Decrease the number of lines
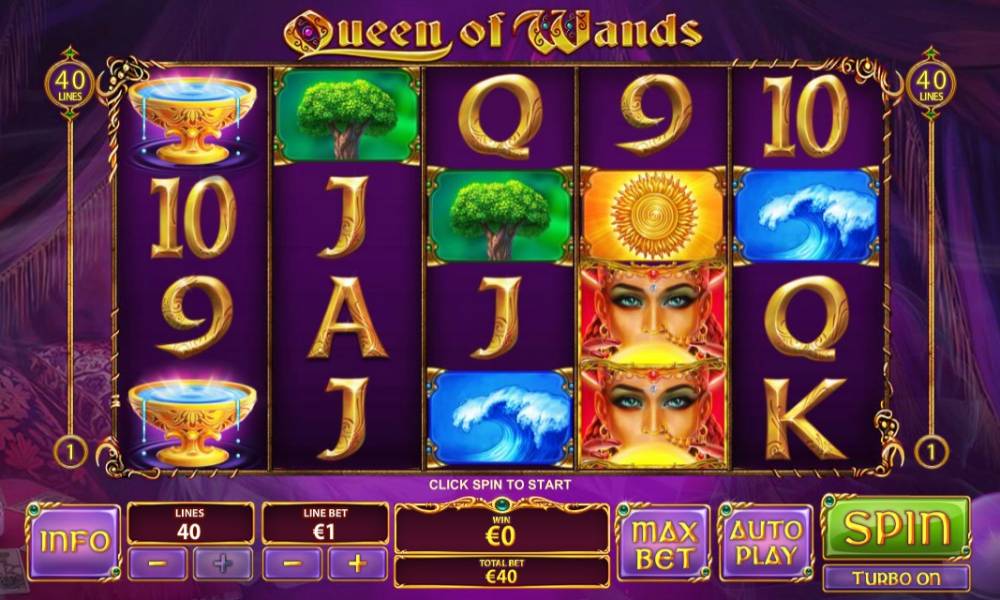Screen dimensions: 1000x600 click(x=157, y=563)
